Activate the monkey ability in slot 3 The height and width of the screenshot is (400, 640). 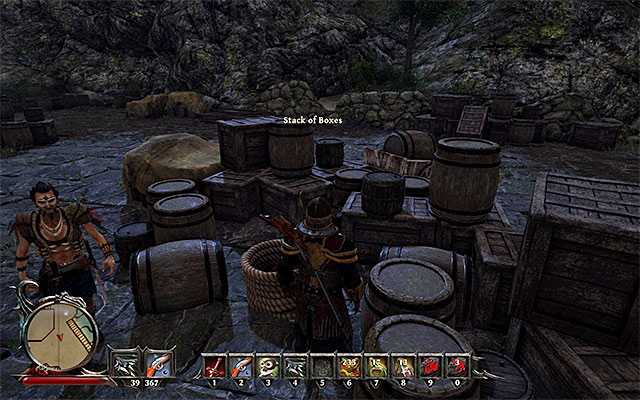pos(268,364)
